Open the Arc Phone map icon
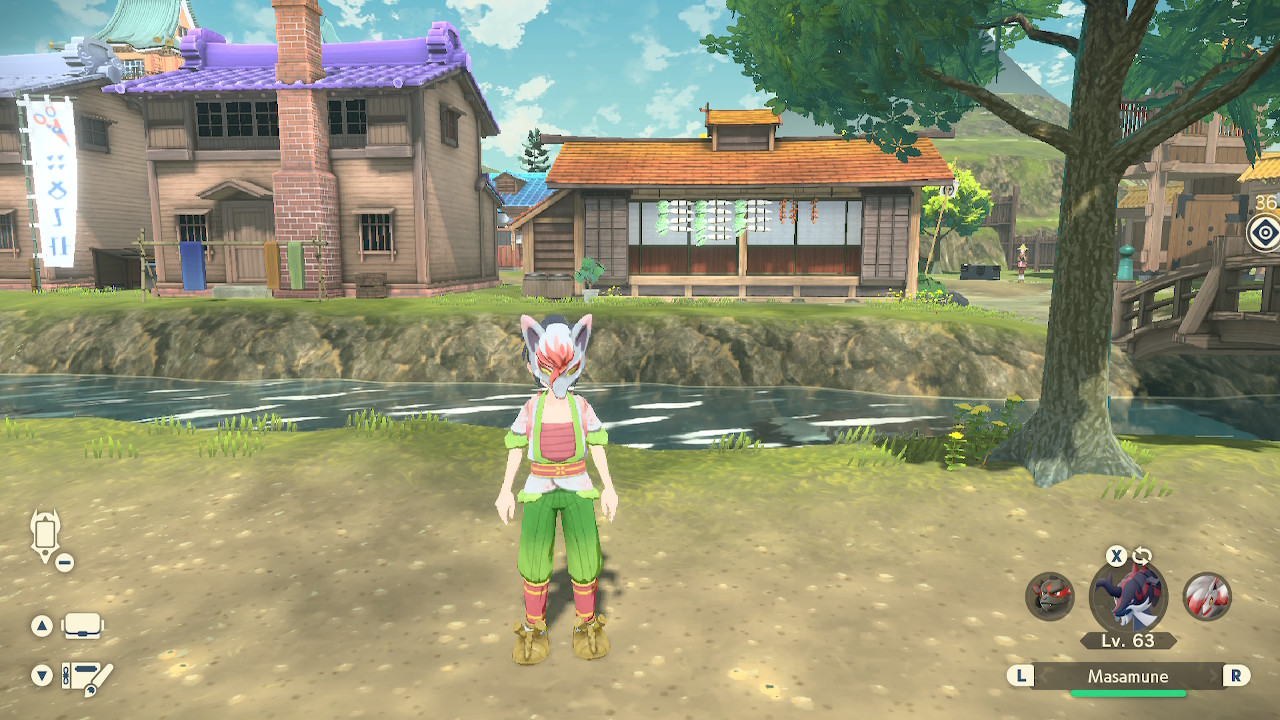Viewport: 1280px width, 720px height. (46, 534)
